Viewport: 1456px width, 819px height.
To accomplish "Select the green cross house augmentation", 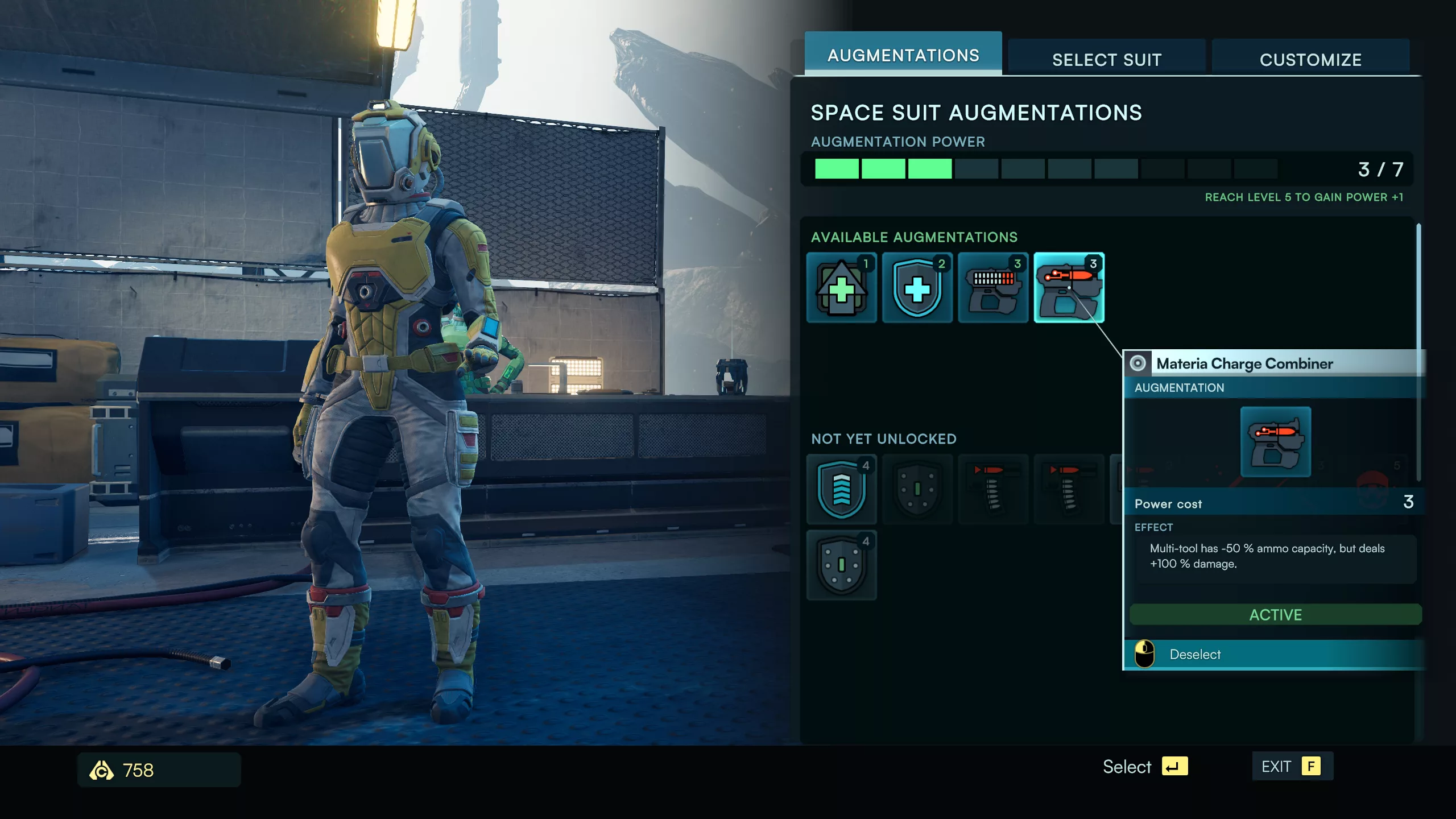I will pos(841,288).
